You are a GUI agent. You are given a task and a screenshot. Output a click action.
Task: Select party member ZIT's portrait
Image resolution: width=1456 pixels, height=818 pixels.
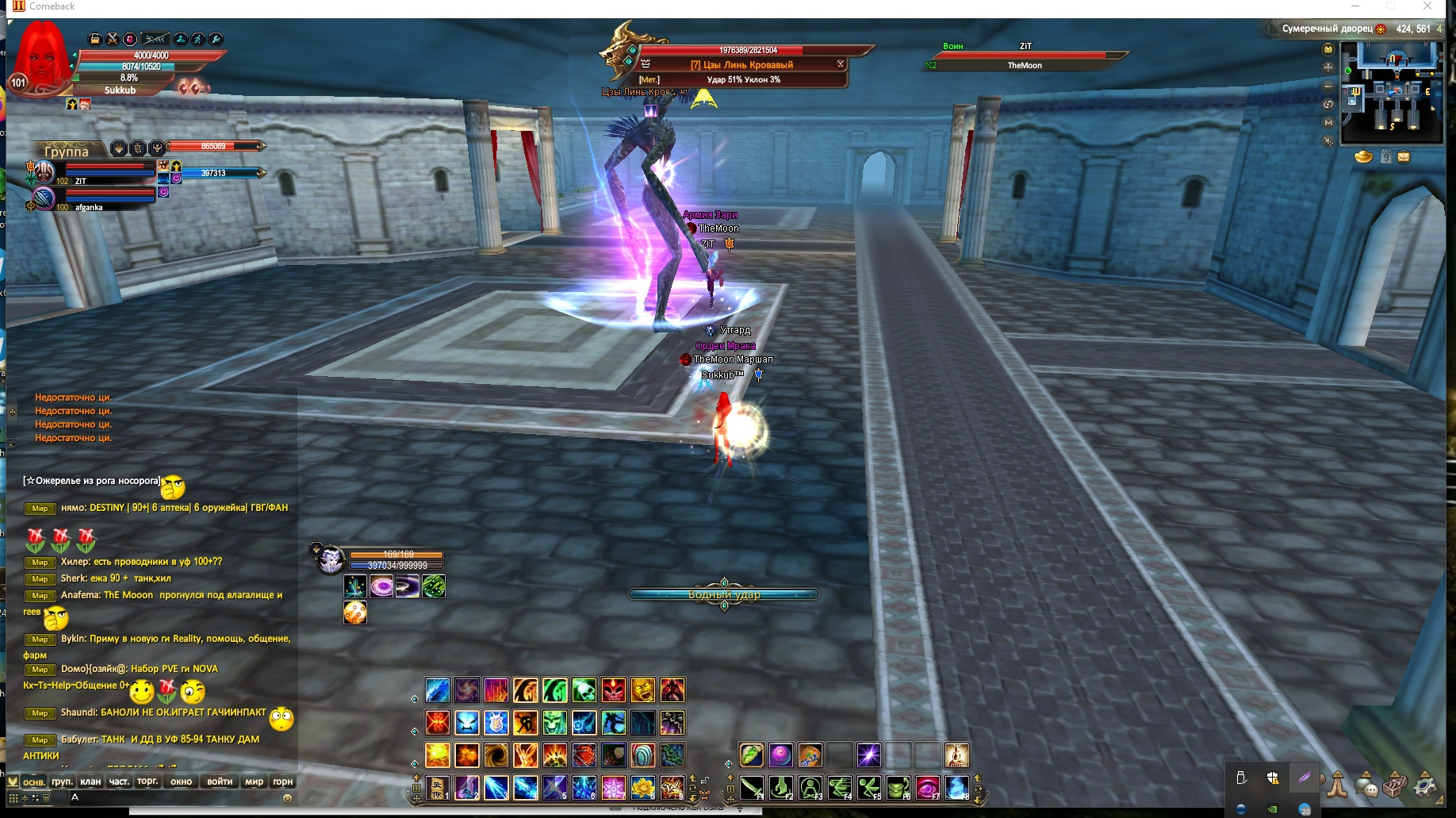pos(44,171)
